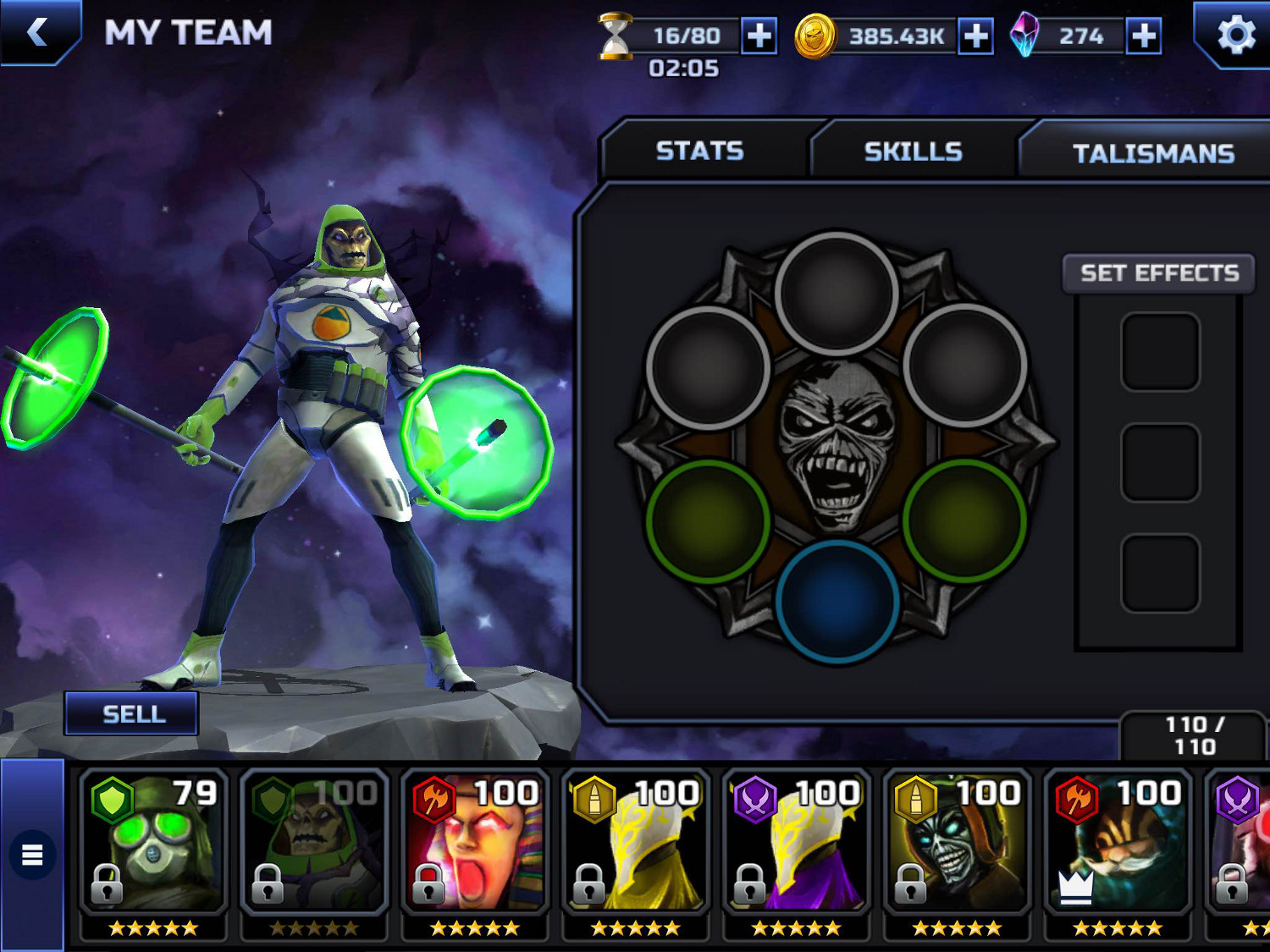Purchase more purple gems with plus button
Screen dimensions: 1270x952
[x=1143, y=36]
